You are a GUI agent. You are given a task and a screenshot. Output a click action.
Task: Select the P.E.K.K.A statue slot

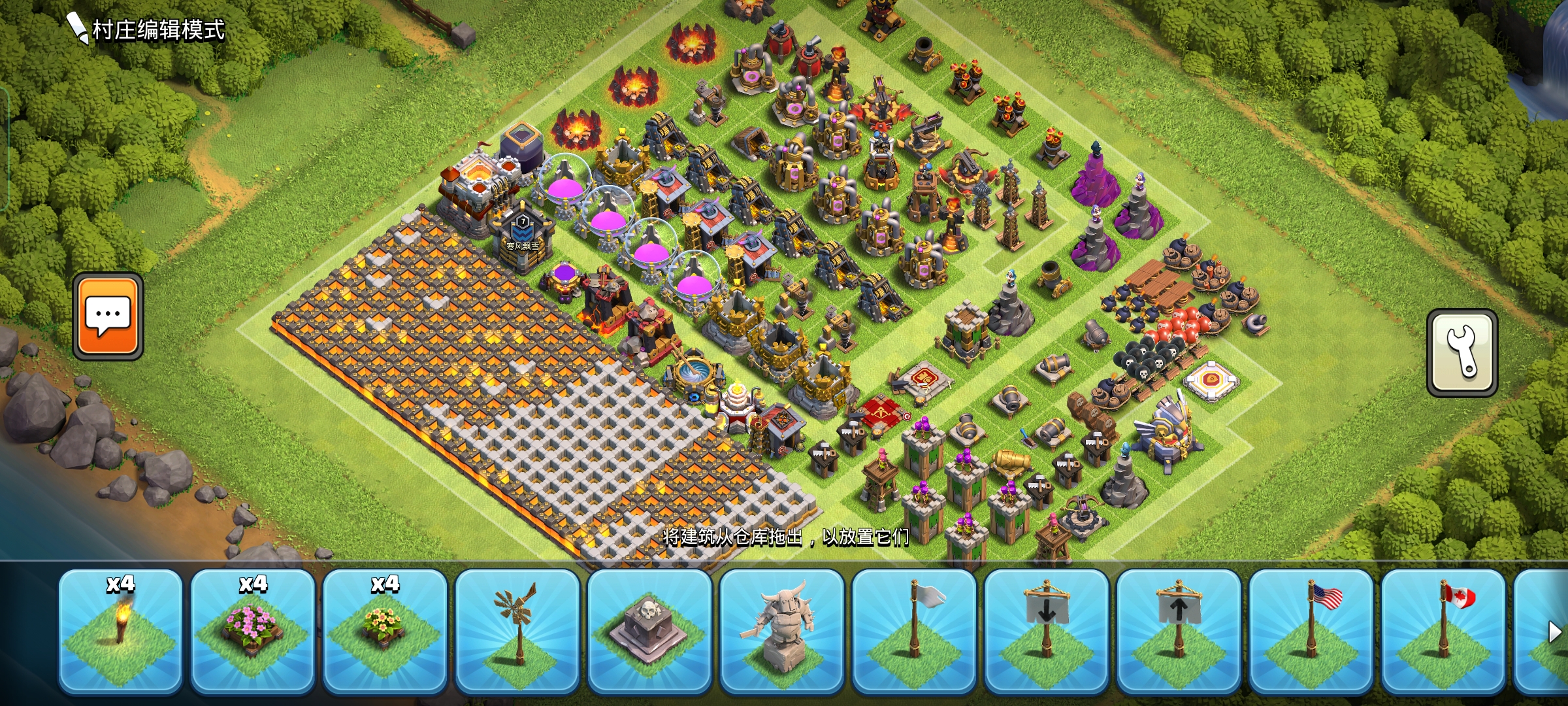(782, 631)
